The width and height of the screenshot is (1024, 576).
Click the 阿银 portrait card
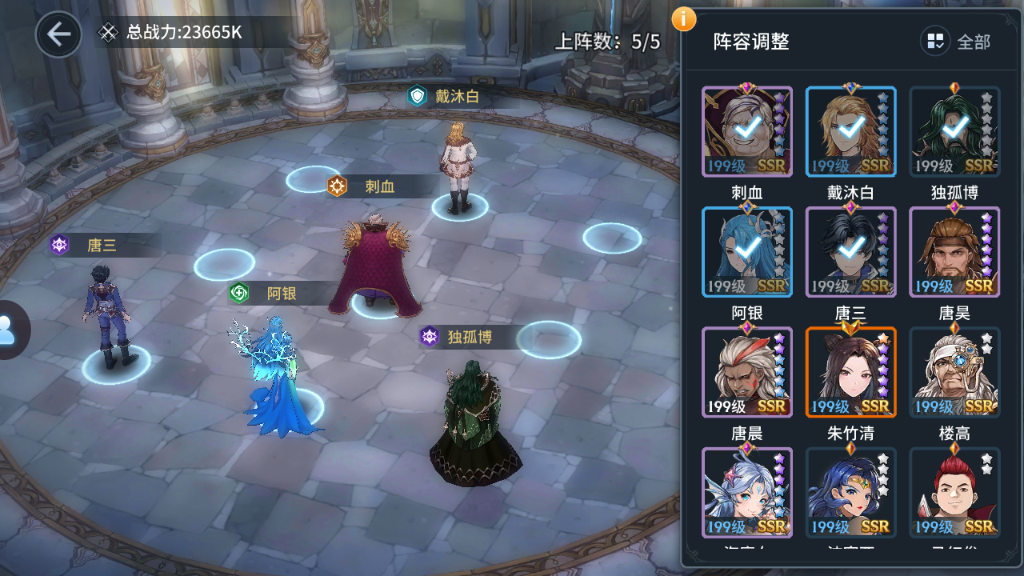747,252
